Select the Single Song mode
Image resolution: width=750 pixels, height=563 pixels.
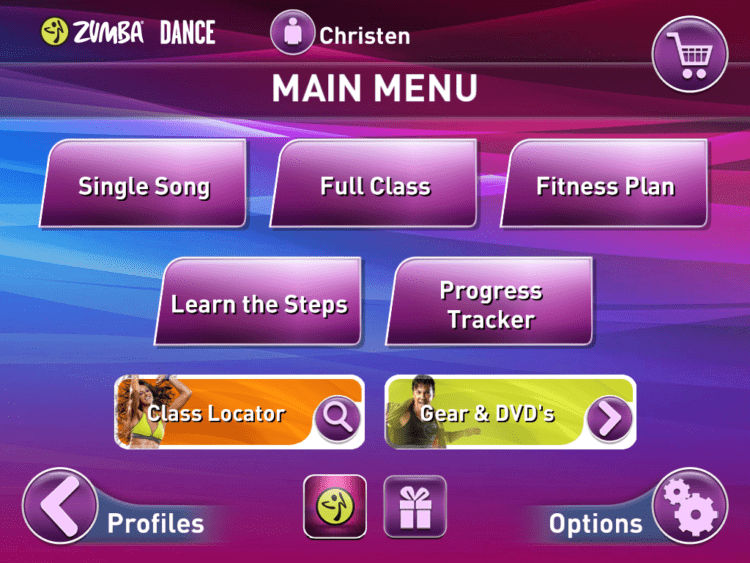click(x=144, y=186)
